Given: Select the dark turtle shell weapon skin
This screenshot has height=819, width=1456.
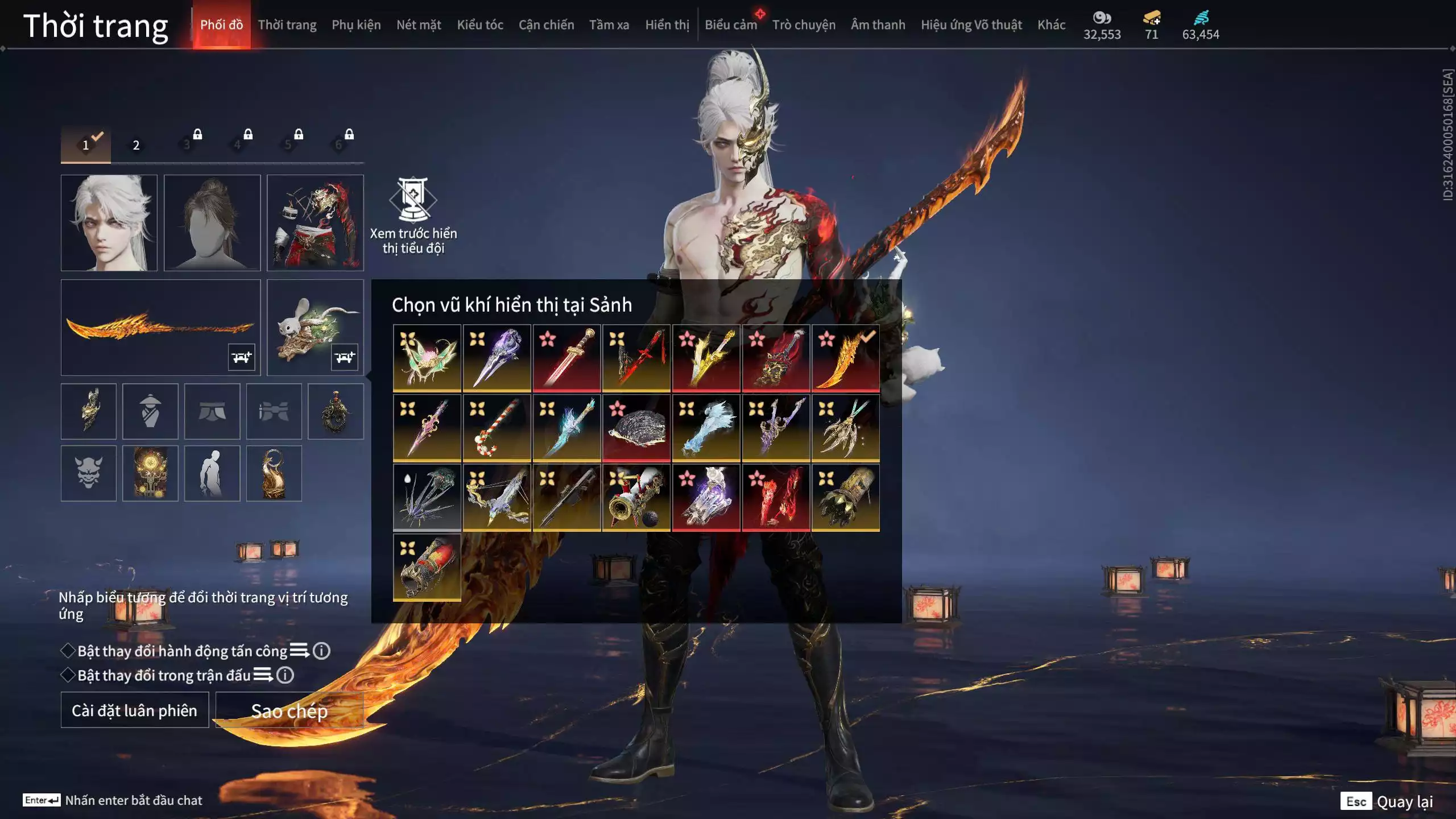Looking at the screenshot, I should click(x=636, y=428).
